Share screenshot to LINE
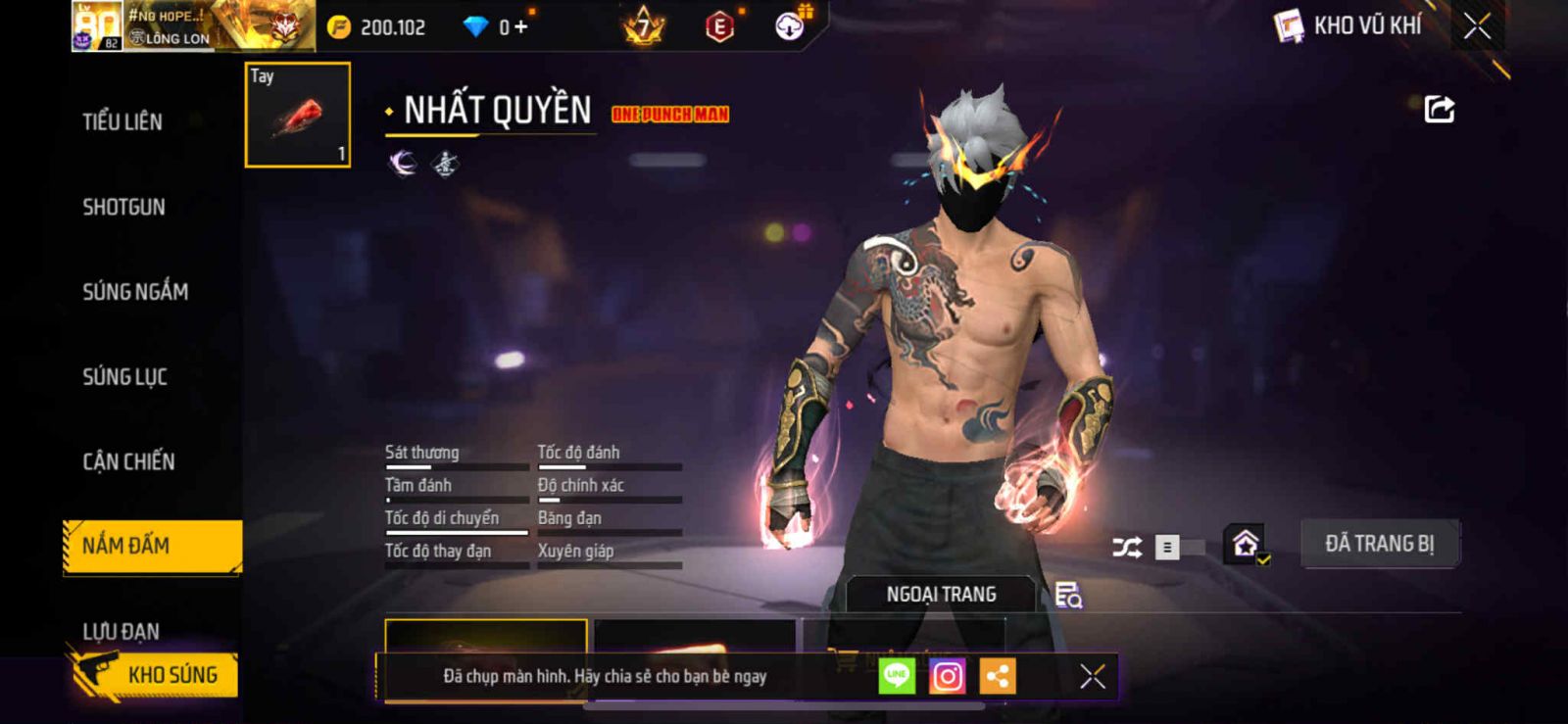1568x724 pixels. [x=897, y=676]
